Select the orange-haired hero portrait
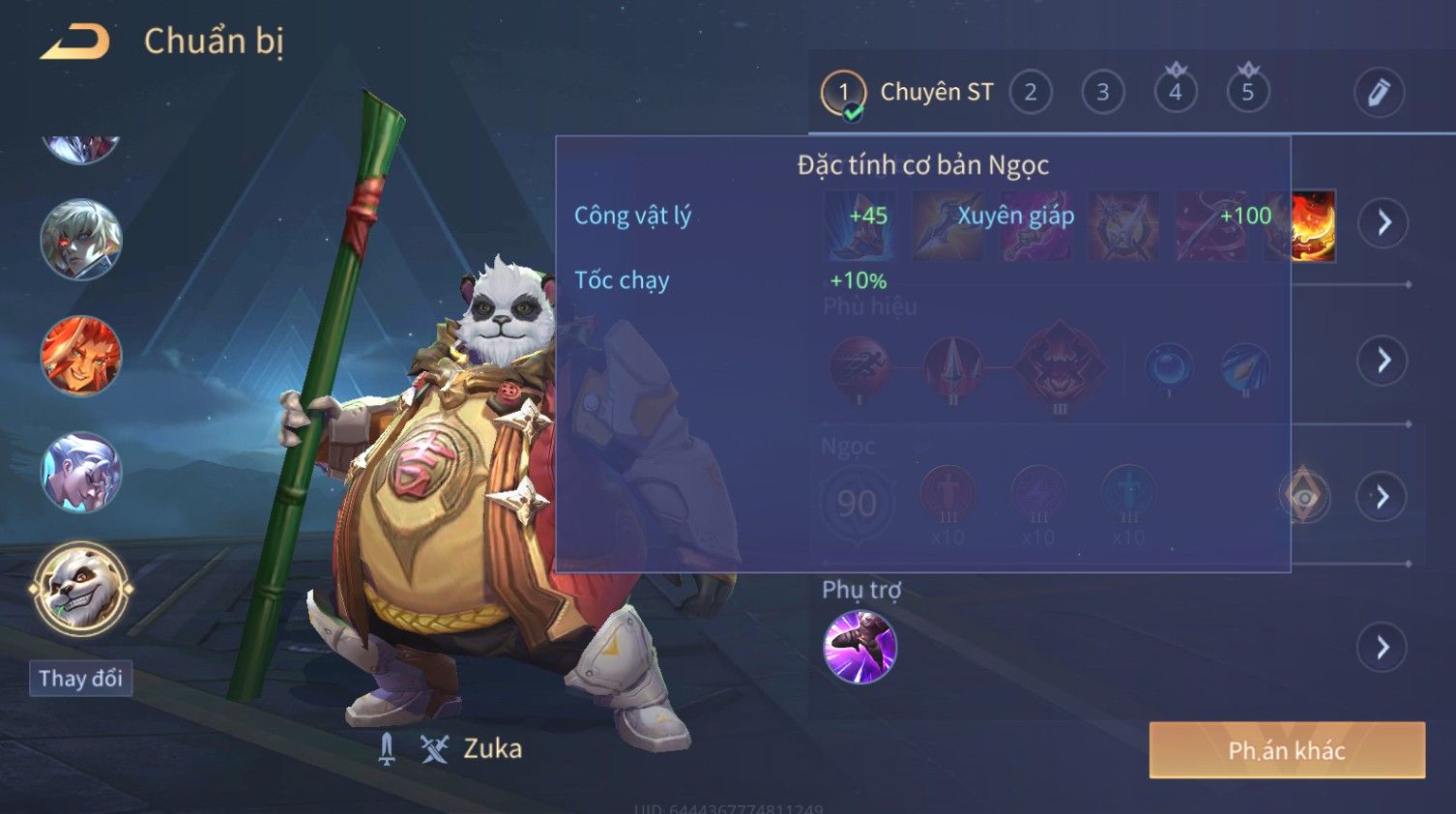This screenshot has width=1456, height=814. tap(81, 356)
